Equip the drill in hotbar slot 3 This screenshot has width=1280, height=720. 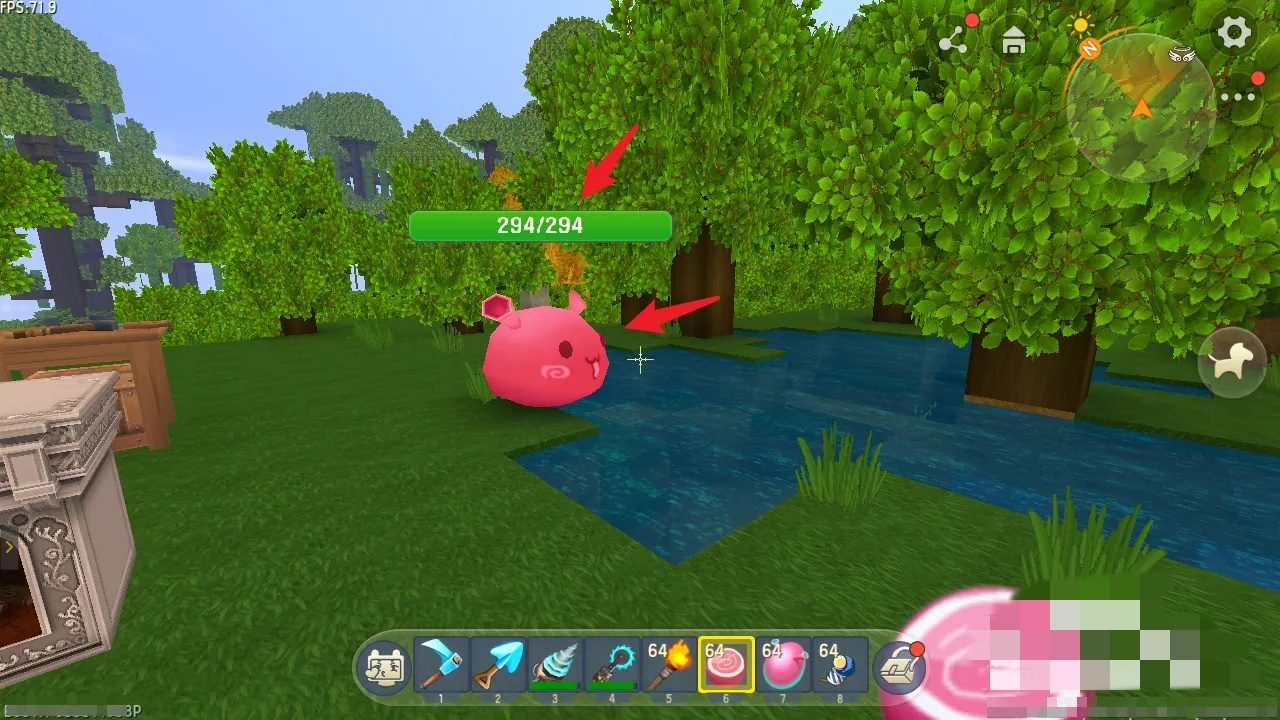(x=555, y=665)
